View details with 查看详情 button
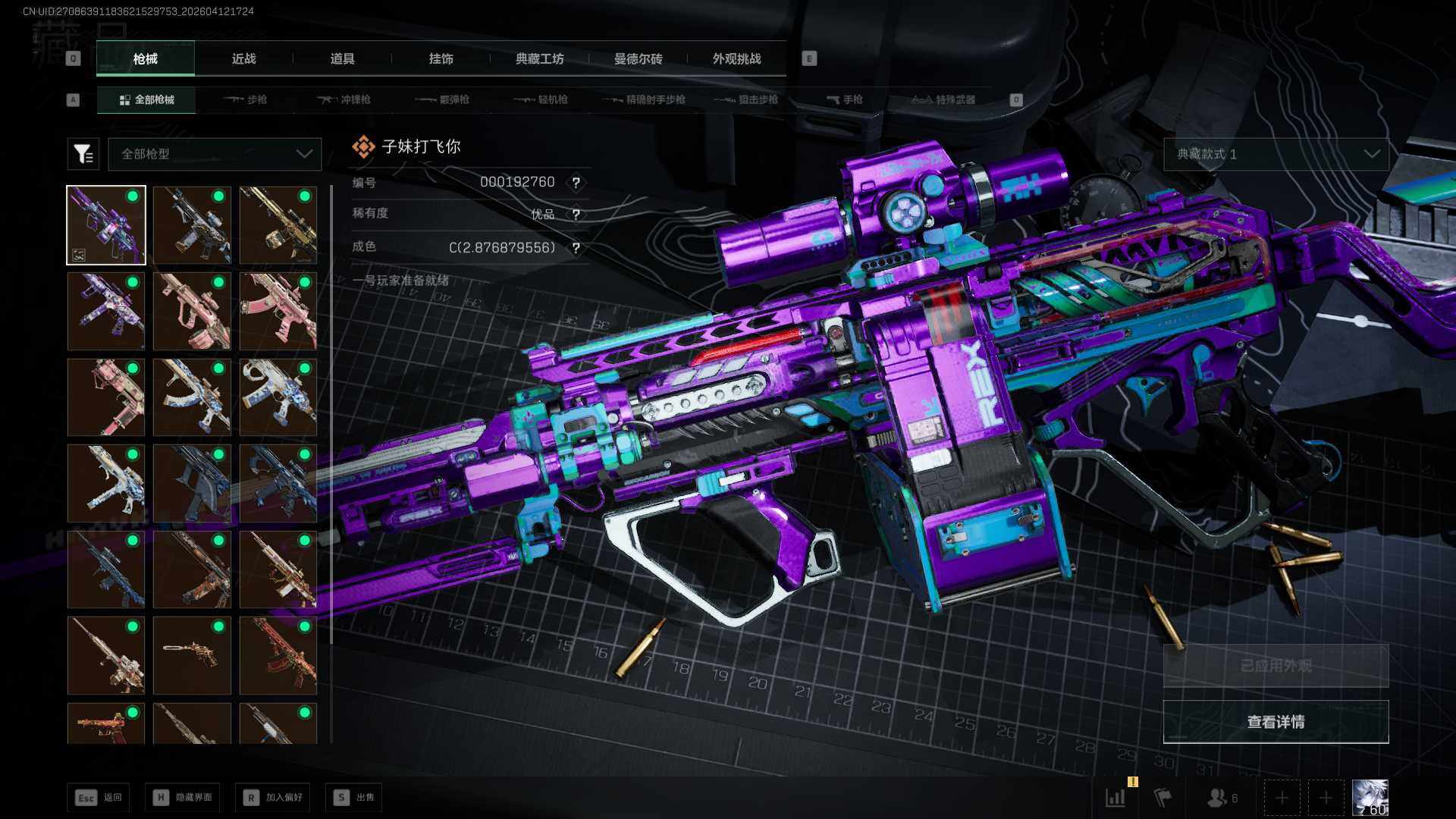Viewport: 1456px width, 819px height. click(x=1276, y=722)
